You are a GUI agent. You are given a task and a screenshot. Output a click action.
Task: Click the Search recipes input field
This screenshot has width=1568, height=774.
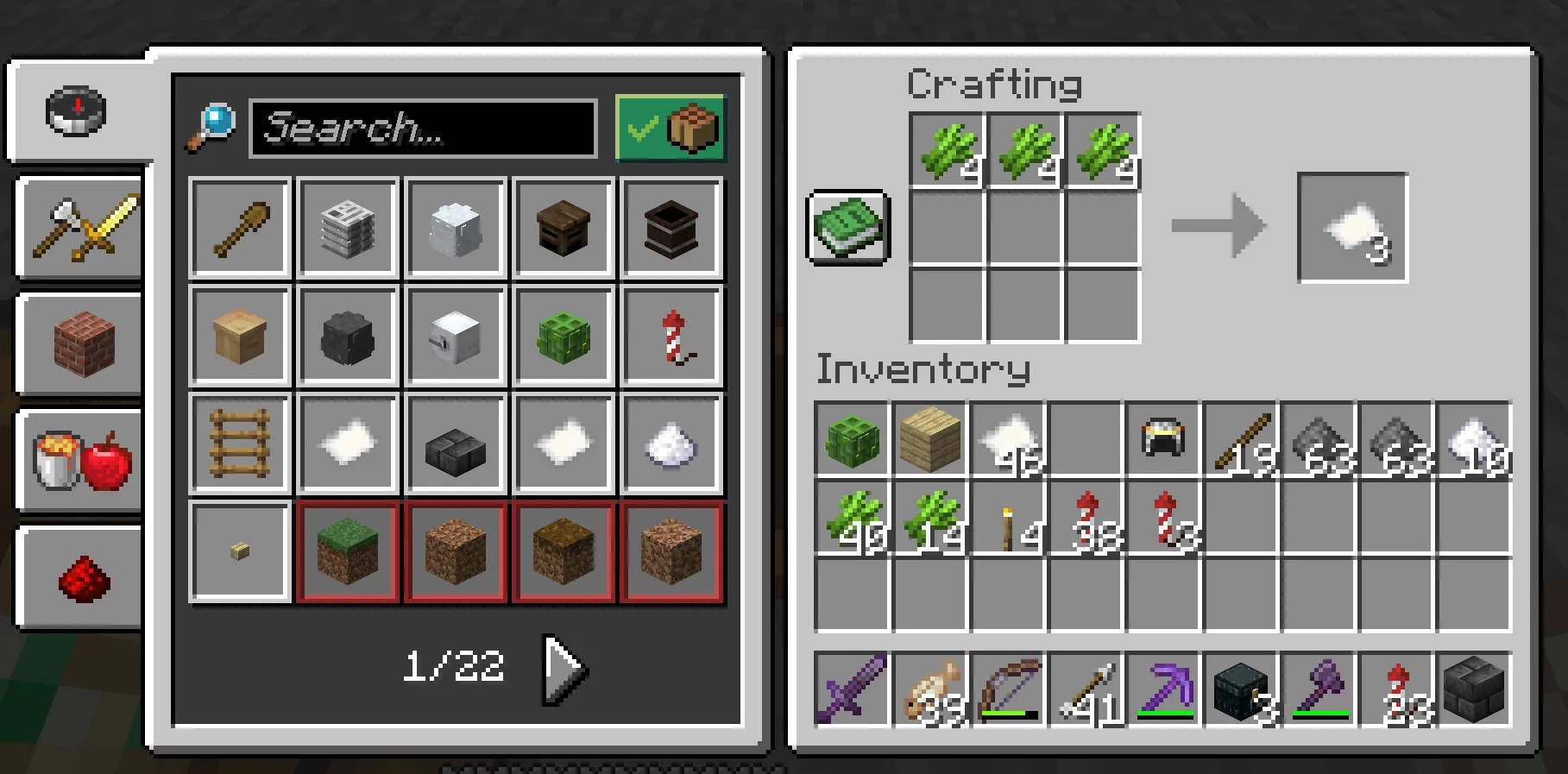tap(421, 129)
